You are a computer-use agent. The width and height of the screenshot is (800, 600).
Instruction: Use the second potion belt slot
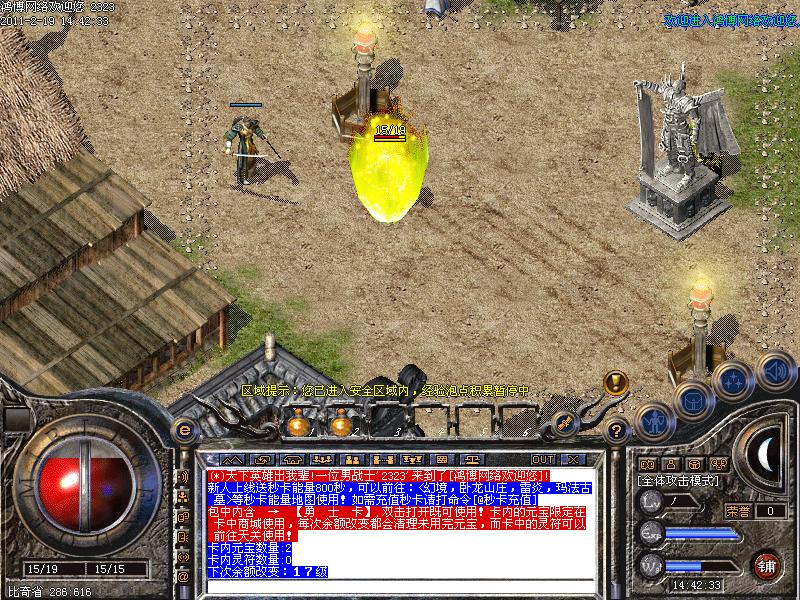[x=341, y=425]
